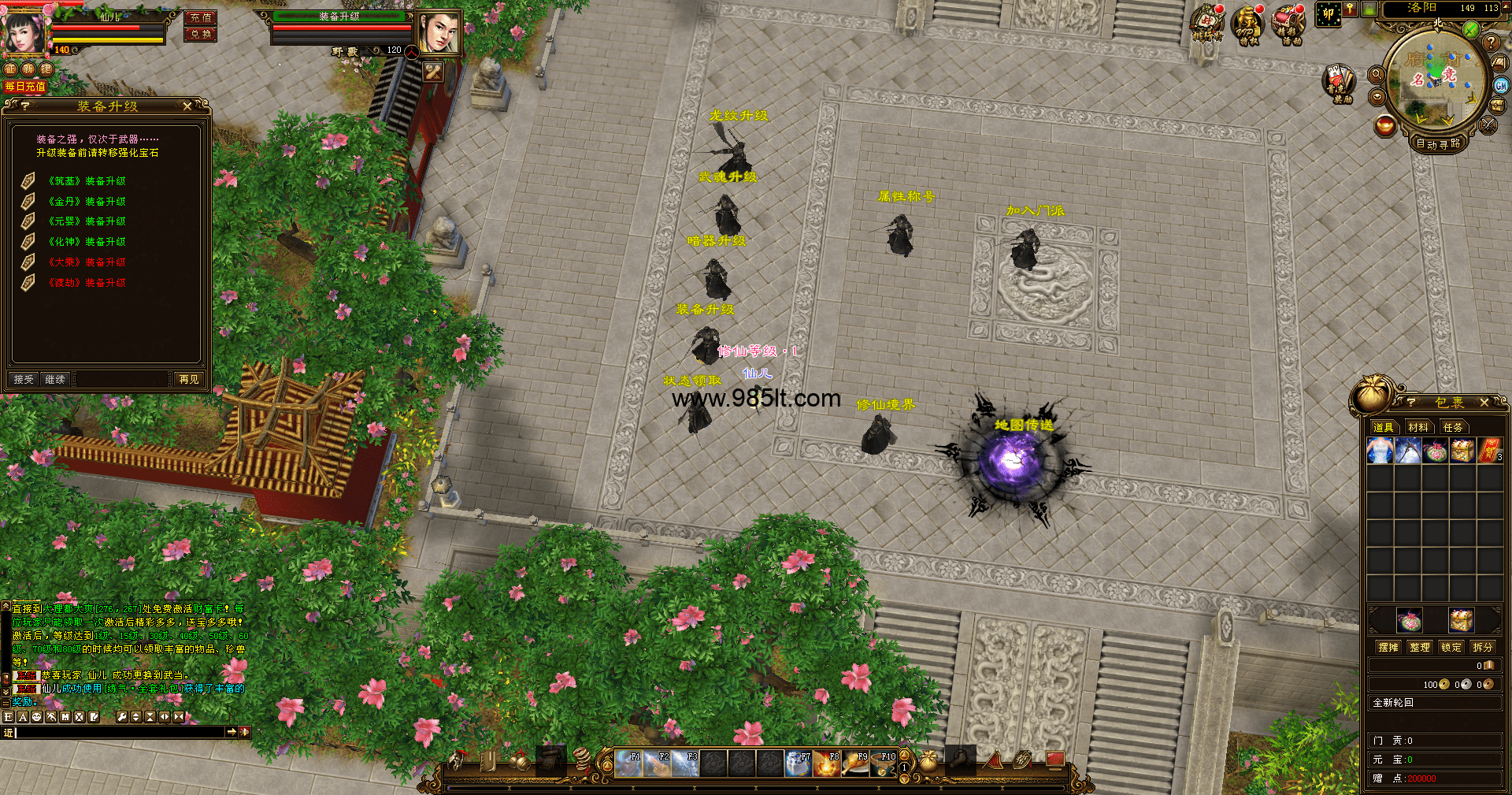Open the 兑换 exchange button
The height and width of the screenshot is (795, 1512).
(201, 34)
